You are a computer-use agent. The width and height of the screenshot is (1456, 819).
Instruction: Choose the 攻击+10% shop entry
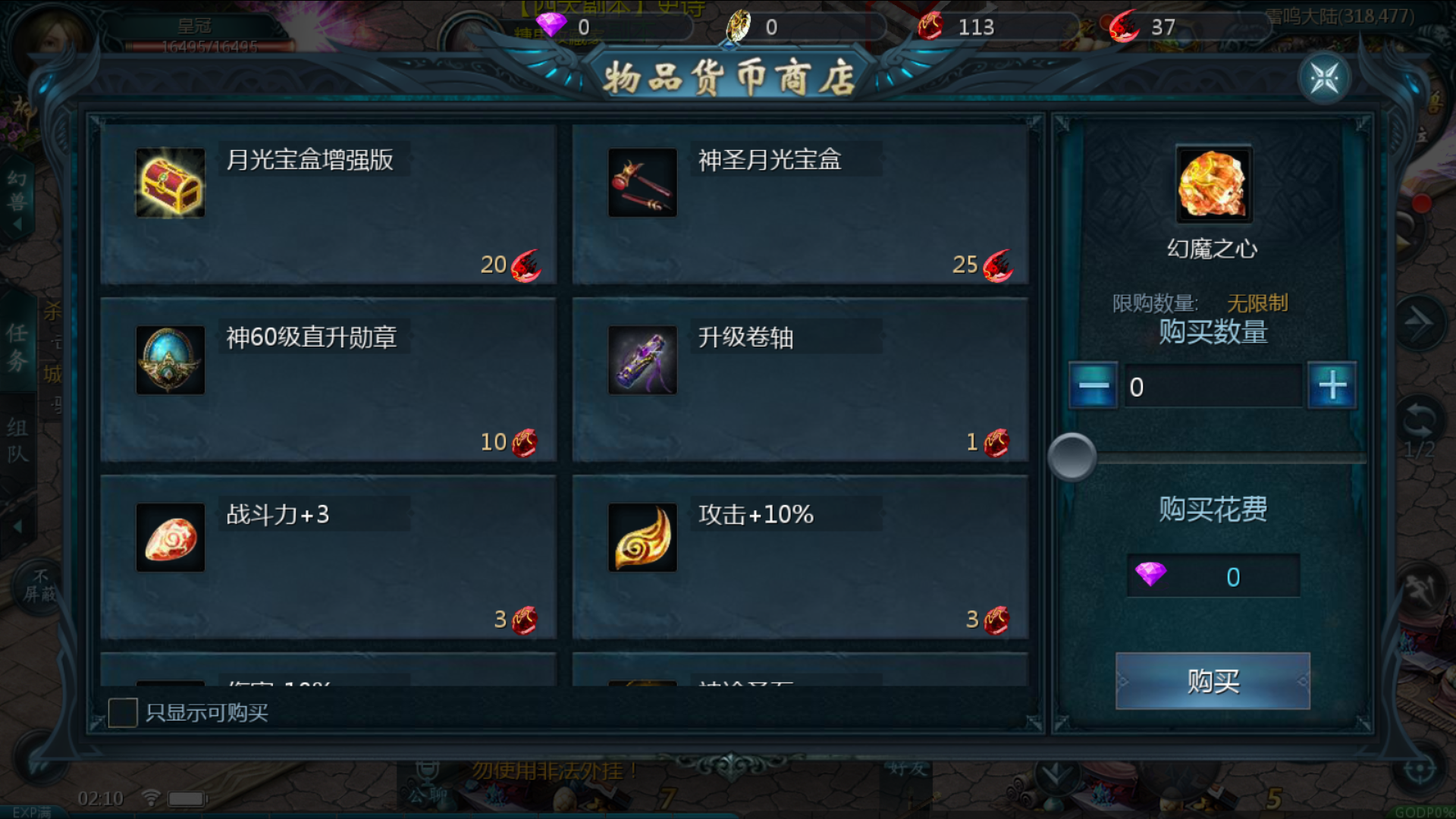[800, 558]
